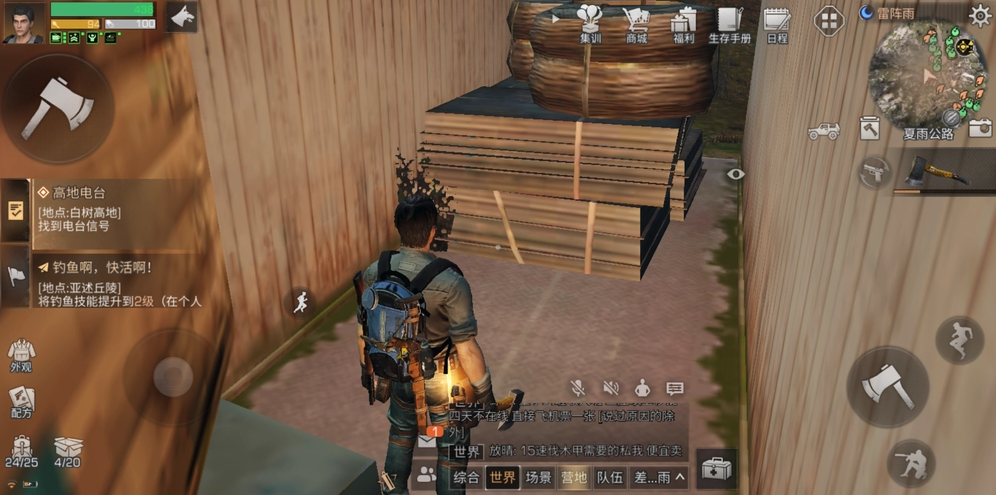Open the 福利 gift menu
Viewport: 996px width, 495px height.
pos(684,24)
